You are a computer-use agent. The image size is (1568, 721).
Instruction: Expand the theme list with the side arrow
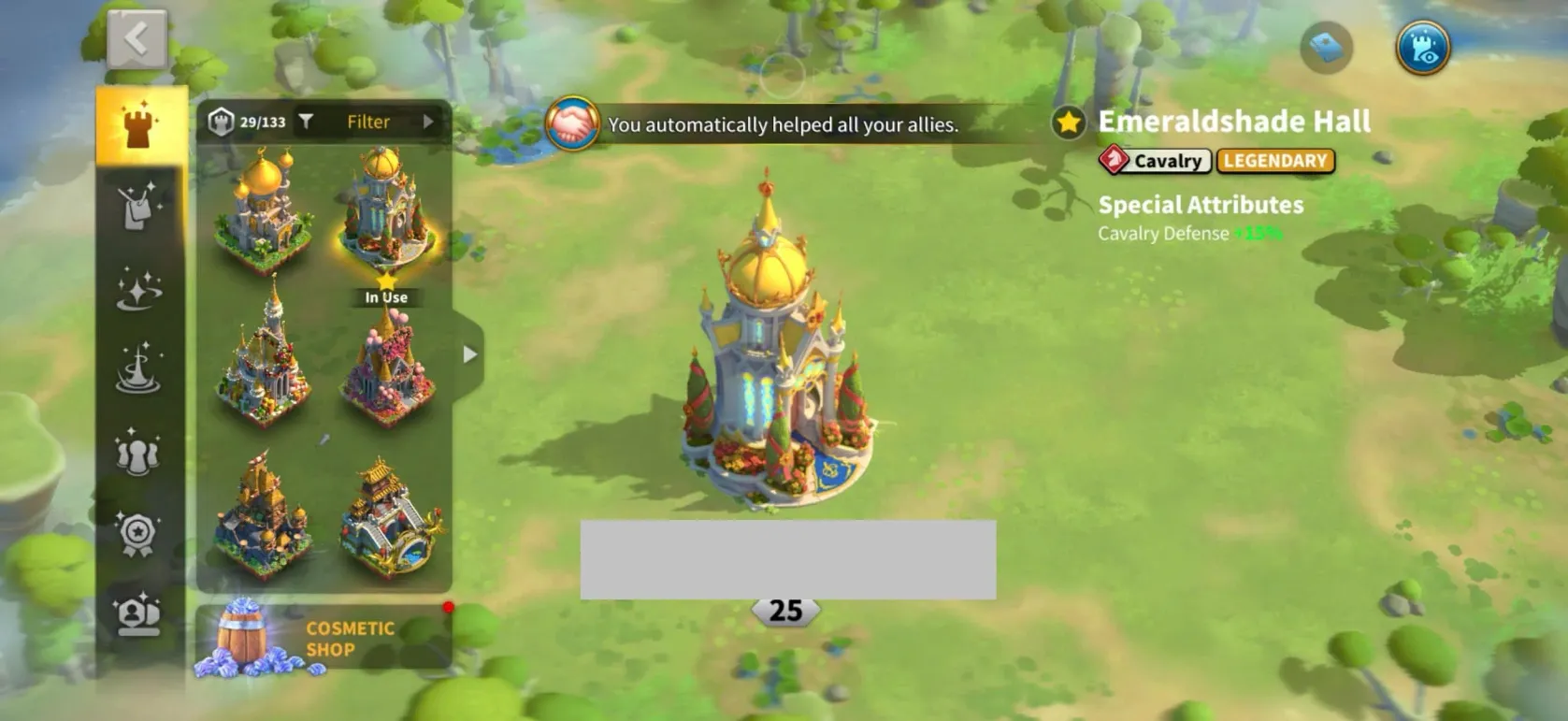tap(469, 354)
